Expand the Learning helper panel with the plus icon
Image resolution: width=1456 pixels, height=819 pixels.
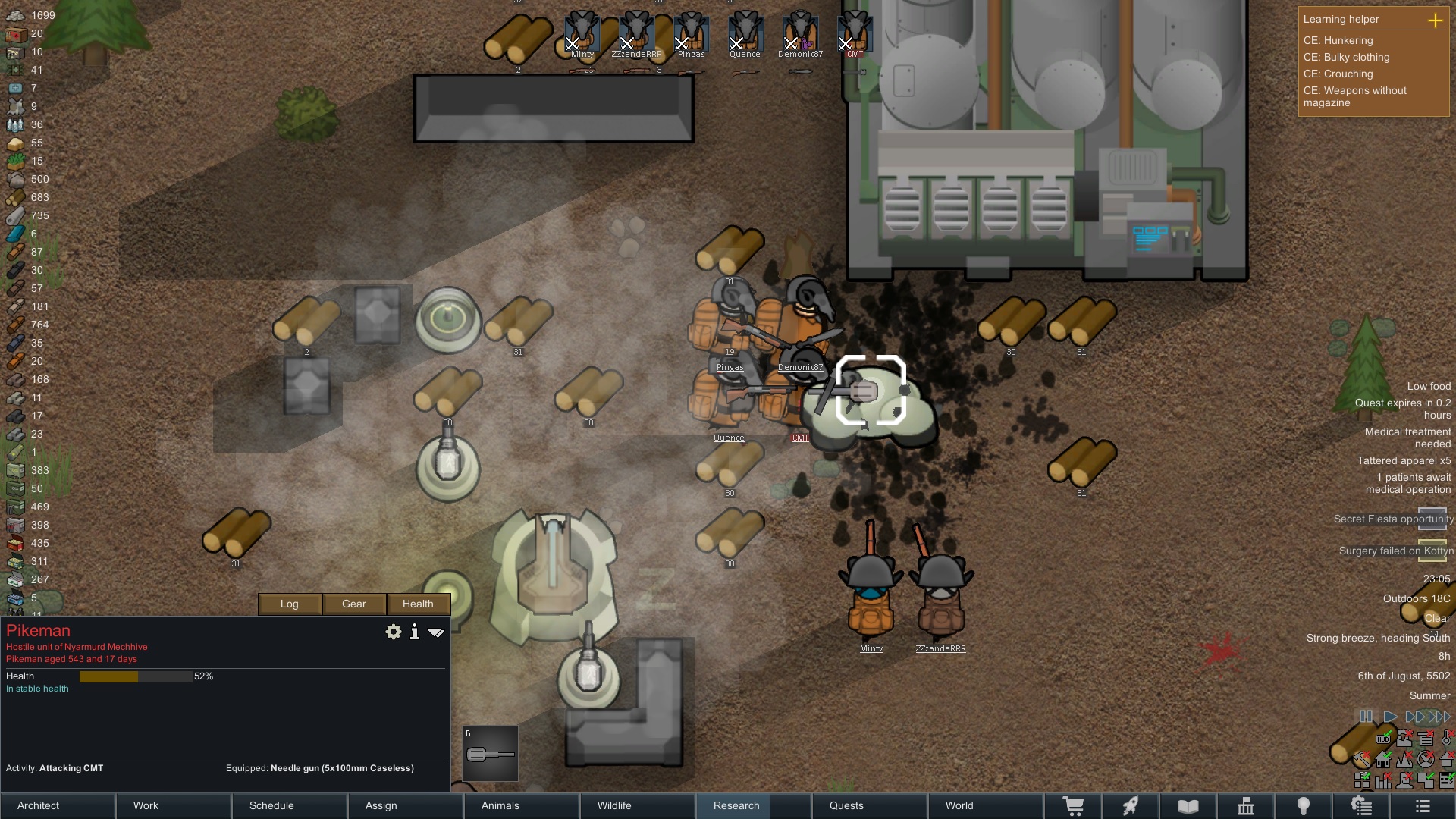1437,20
